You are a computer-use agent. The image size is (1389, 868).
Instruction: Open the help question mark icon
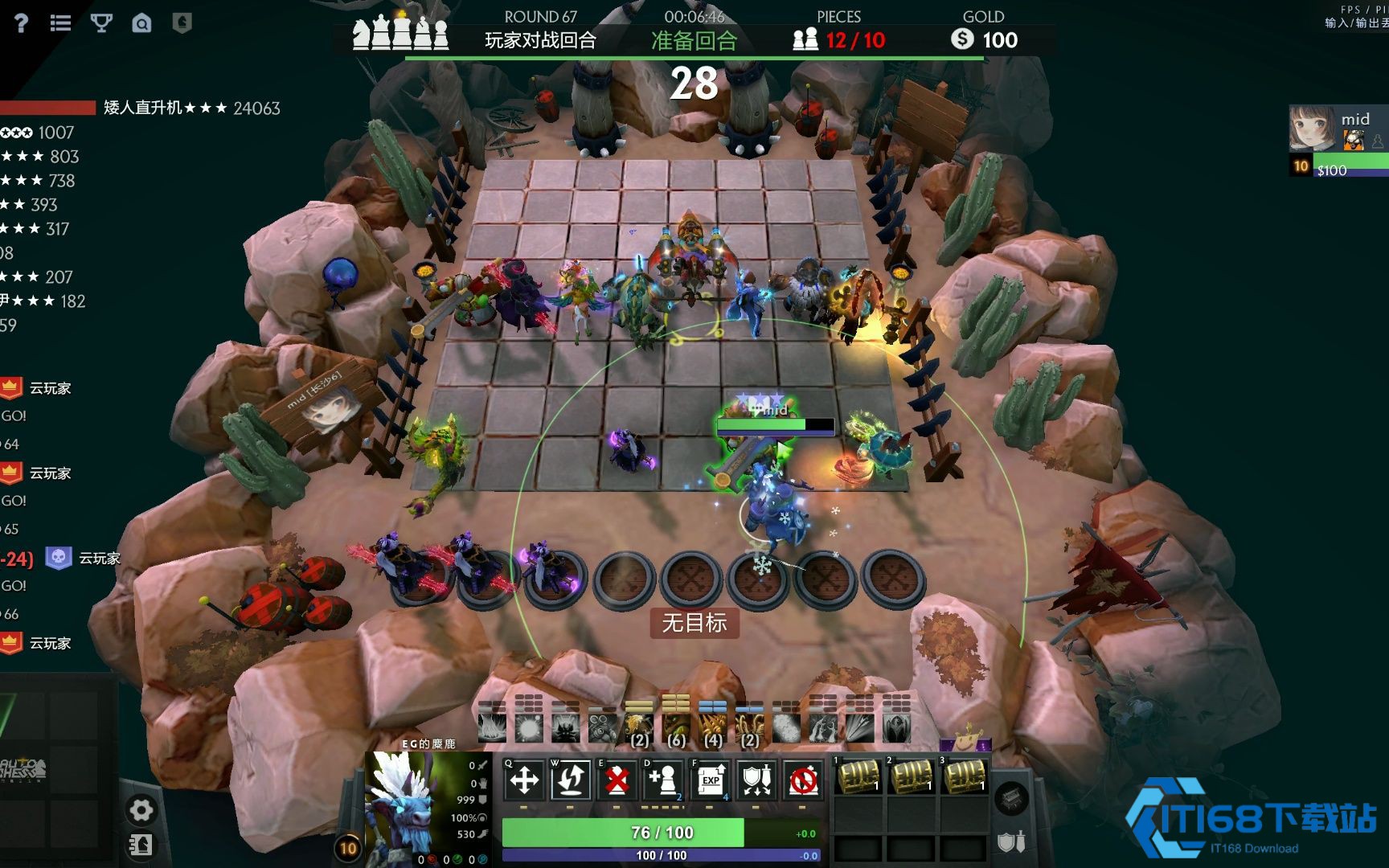[x=21, y=23]
